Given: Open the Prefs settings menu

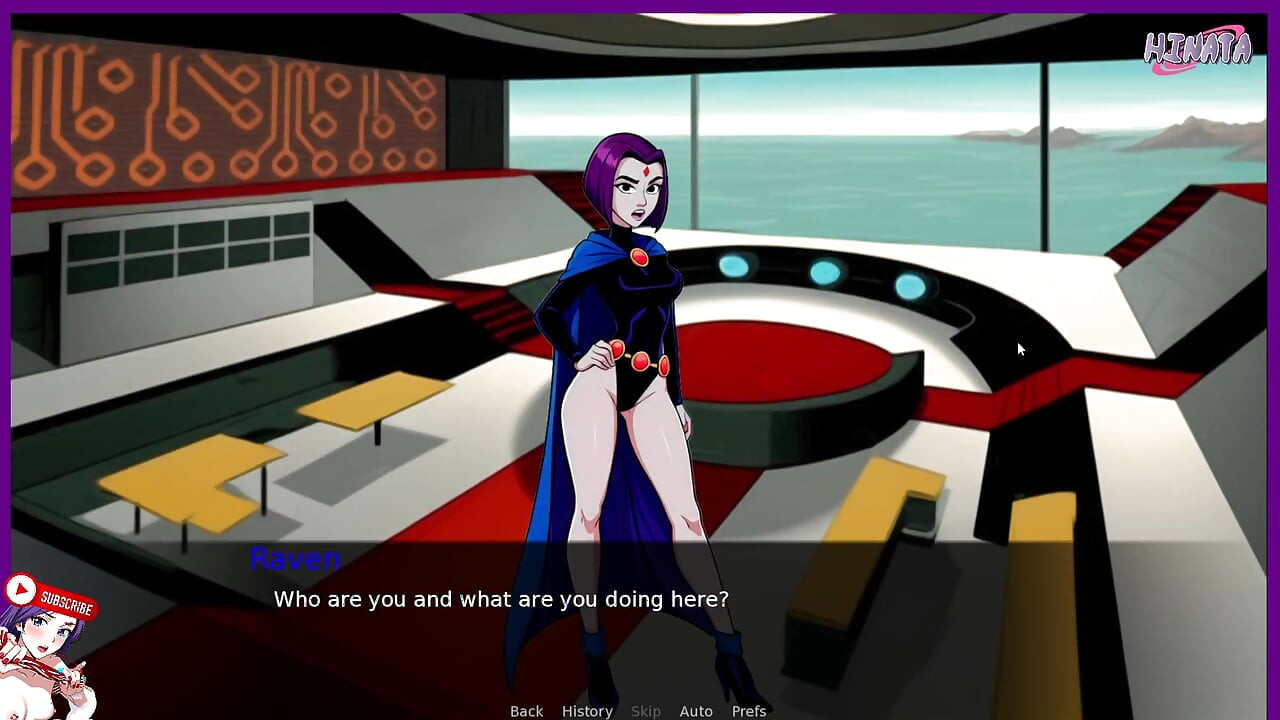Looking at the screenshot, I should click(x=749, y=711).
